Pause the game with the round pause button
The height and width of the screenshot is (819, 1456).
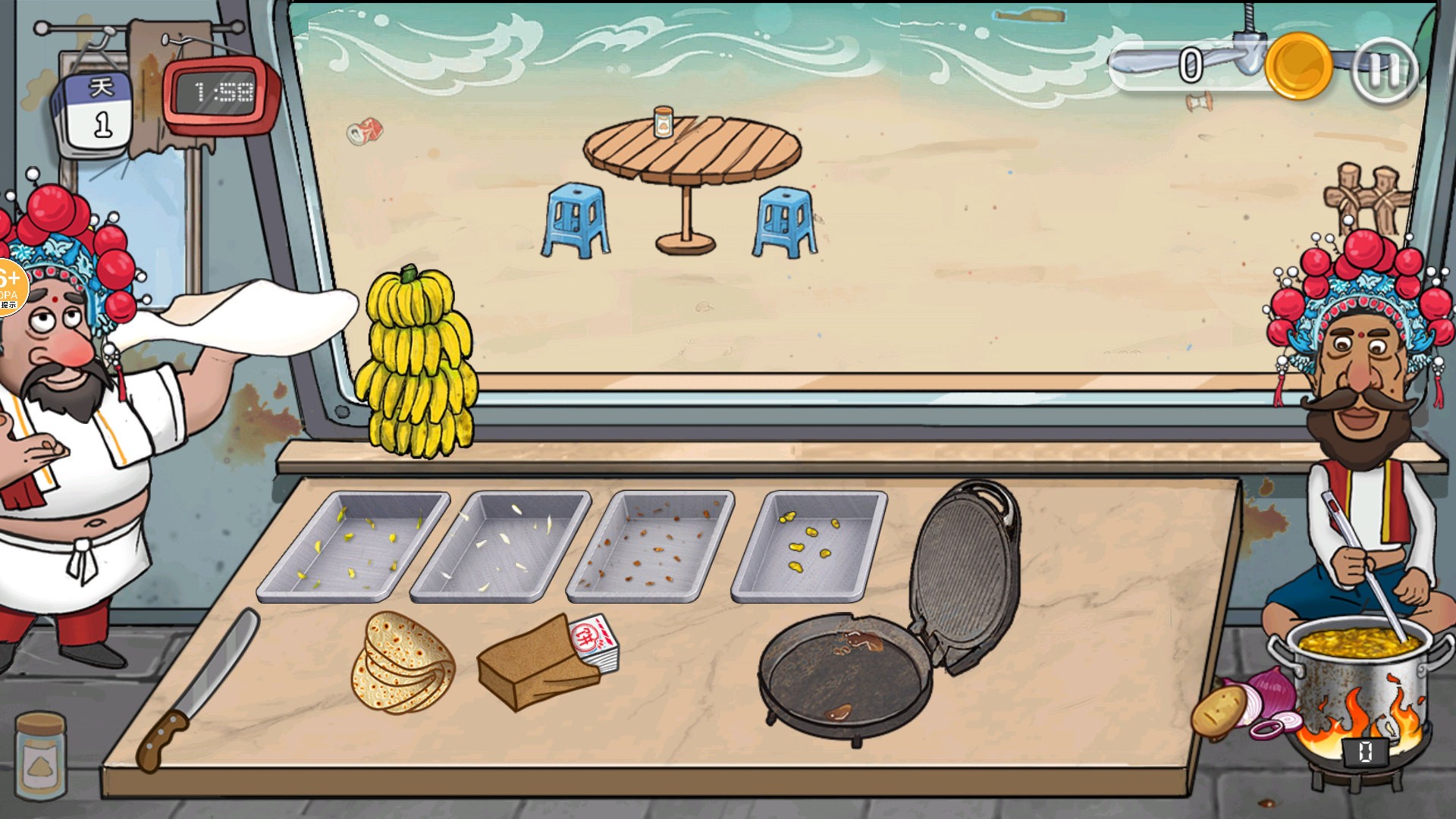point(1385,71)
